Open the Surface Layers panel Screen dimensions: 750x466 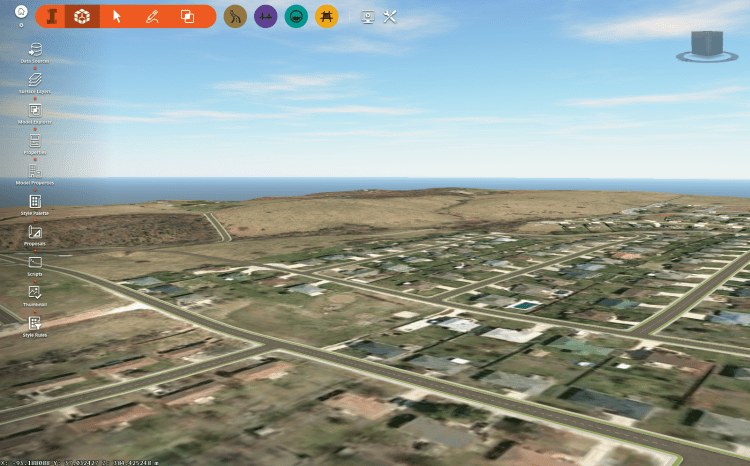click(35, 79)
